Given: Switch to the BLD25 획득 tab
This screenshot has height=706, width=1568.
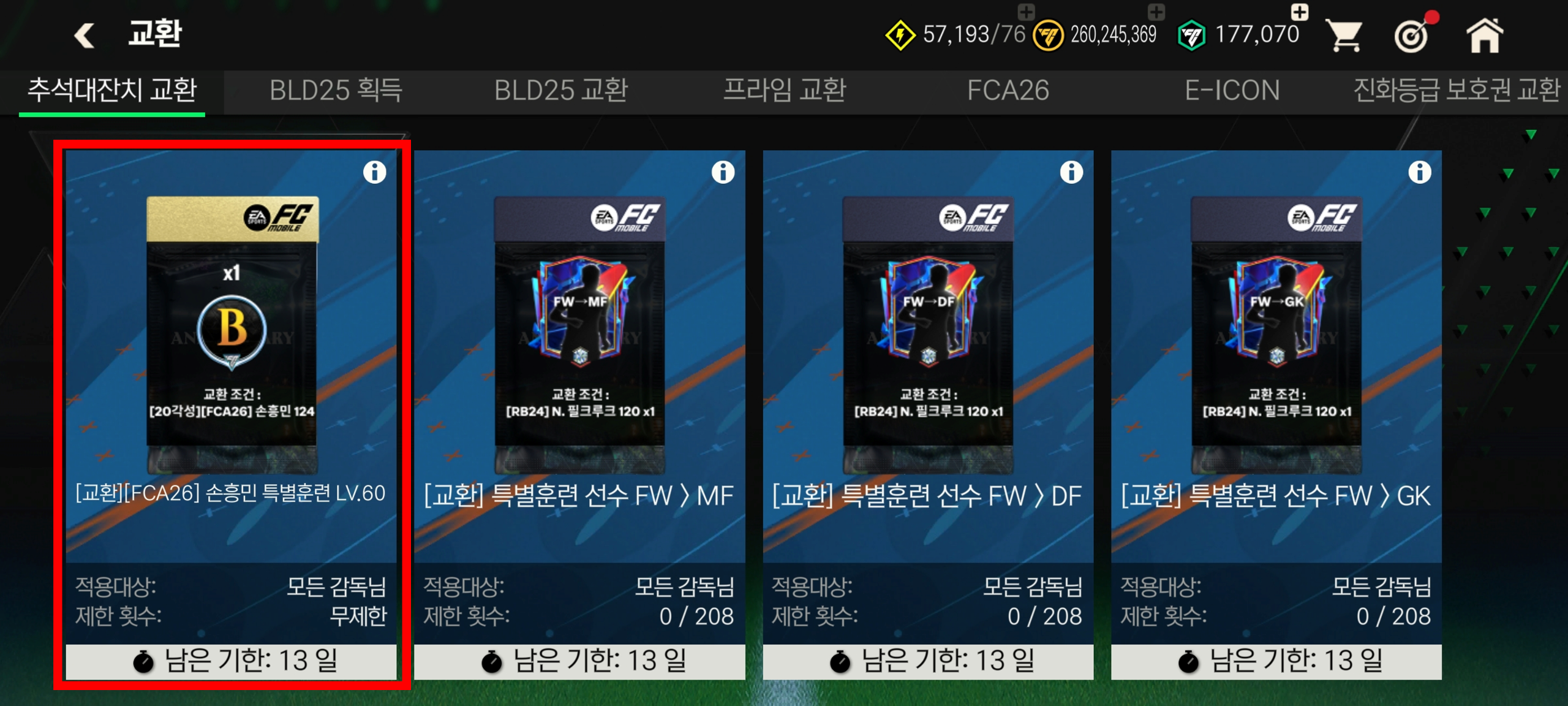Looking at the screenshot, I should pos(336,91).
